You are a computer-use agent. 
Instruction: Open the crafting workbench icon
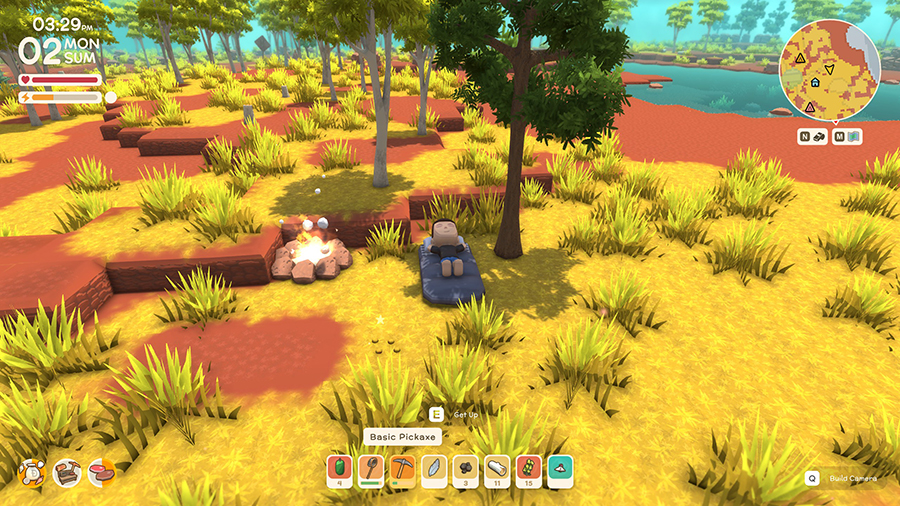click(x=67, y=472)
